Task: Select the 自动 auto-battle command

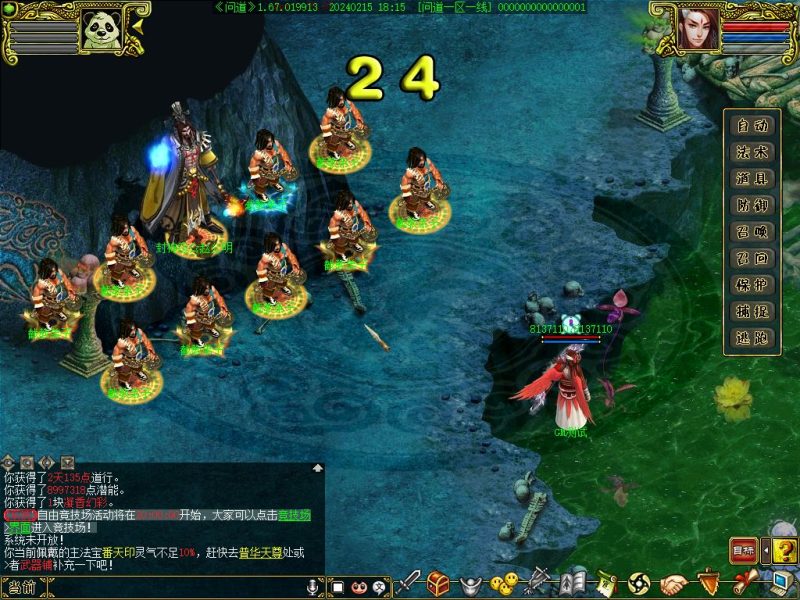Action: (x=752, y=126)
